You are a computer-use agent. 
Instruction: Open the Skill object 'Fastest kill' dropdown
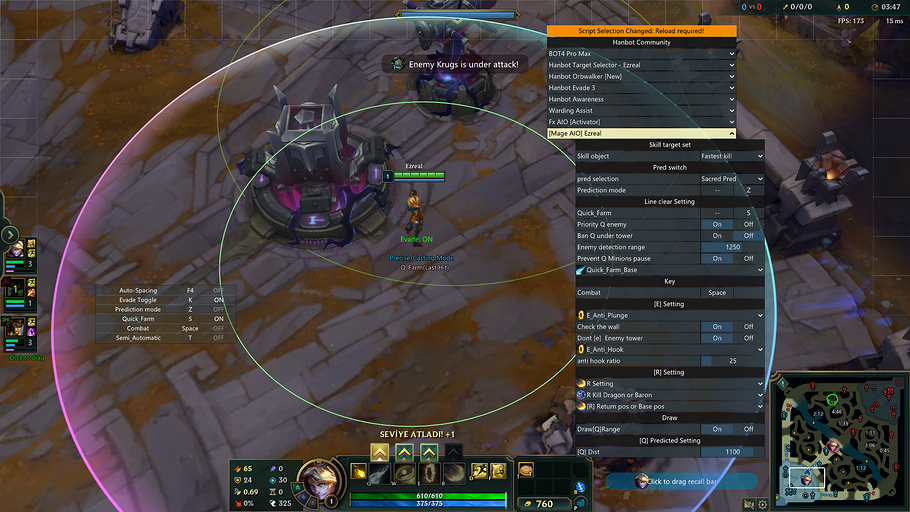click(732, 156)
